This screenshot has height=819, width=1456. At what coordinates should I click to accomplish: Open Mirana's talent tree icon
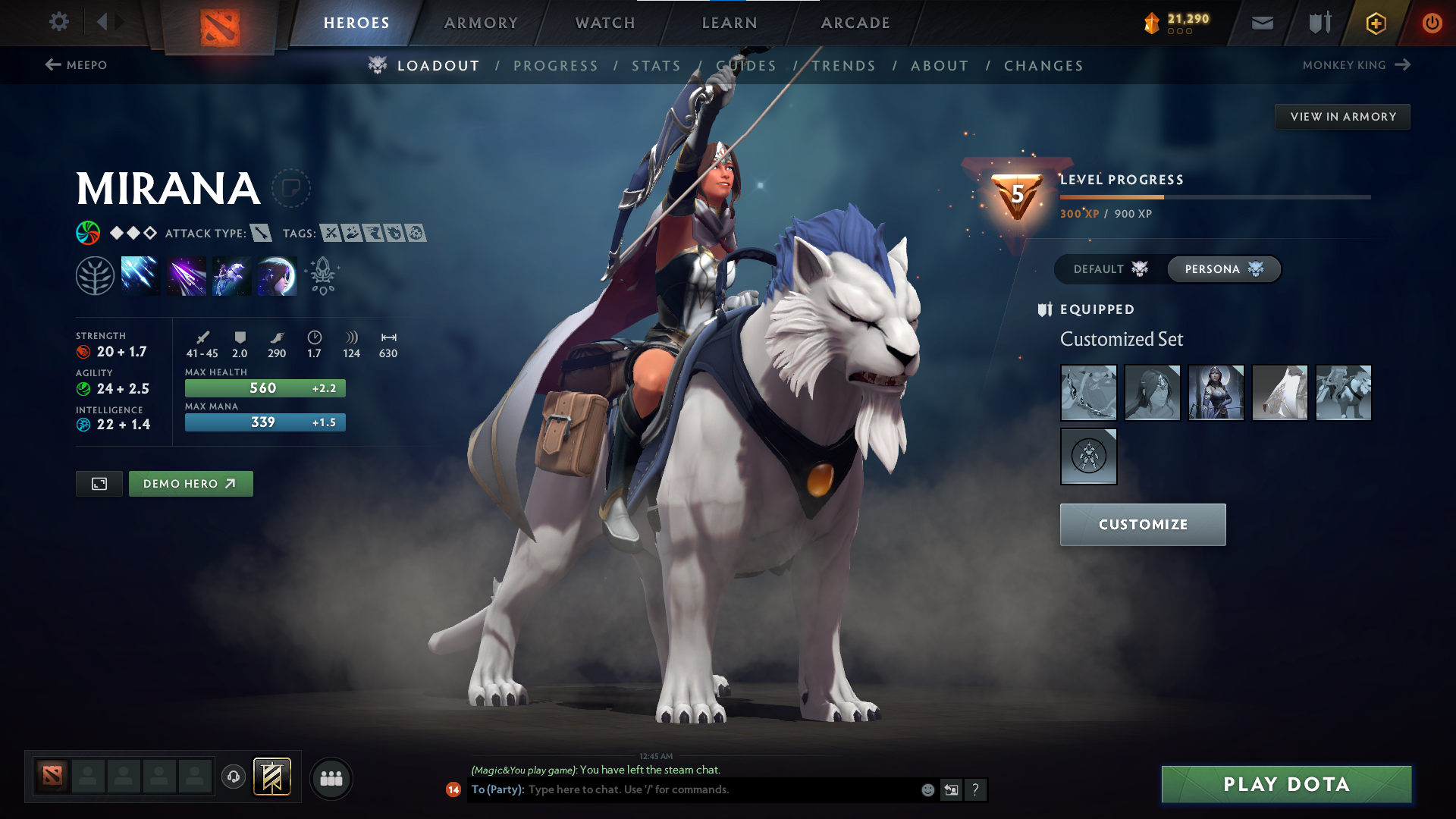[96, 275]
